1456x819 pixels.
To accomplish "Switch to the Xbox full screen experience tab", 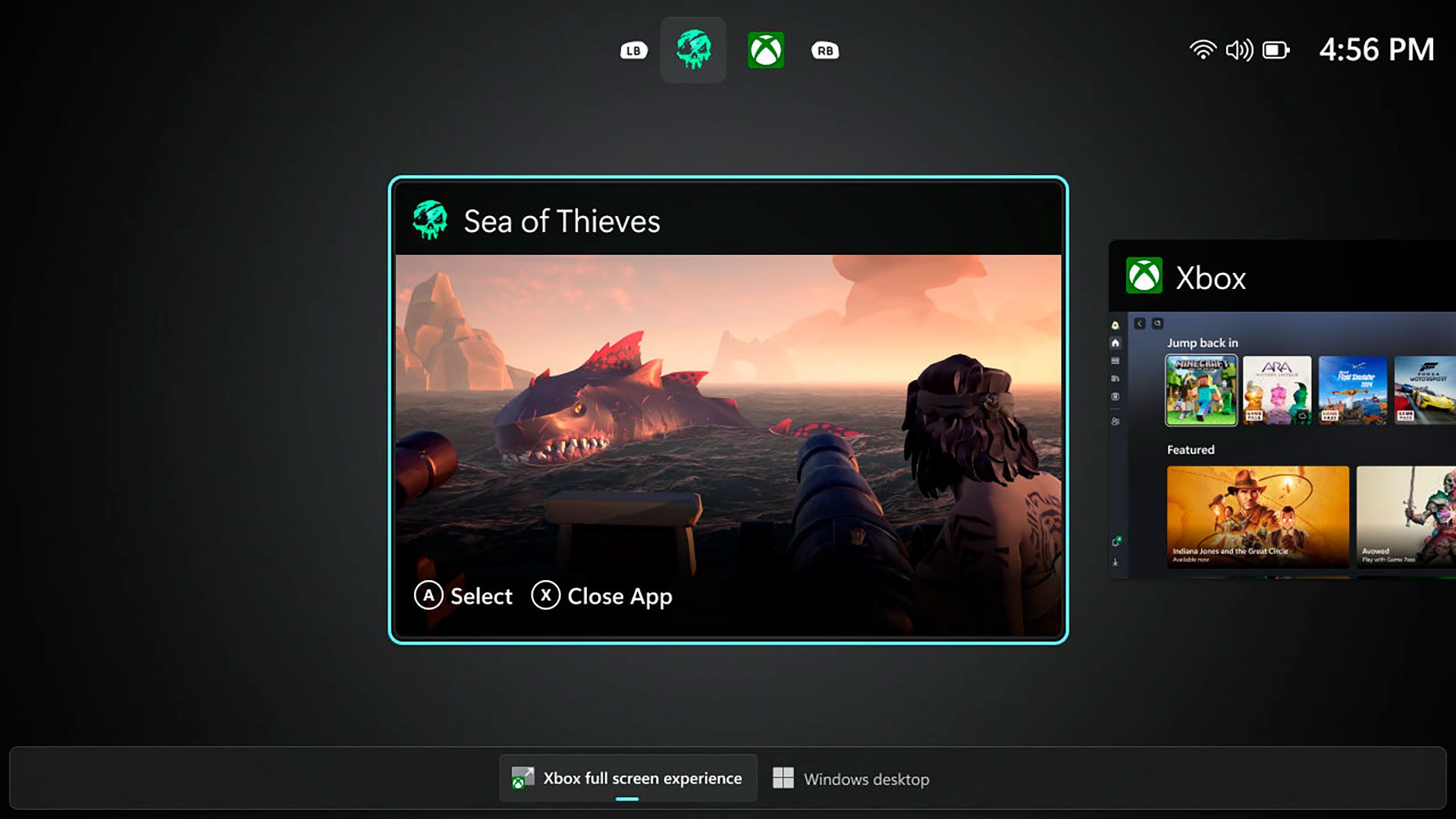I will coord(628,778).
